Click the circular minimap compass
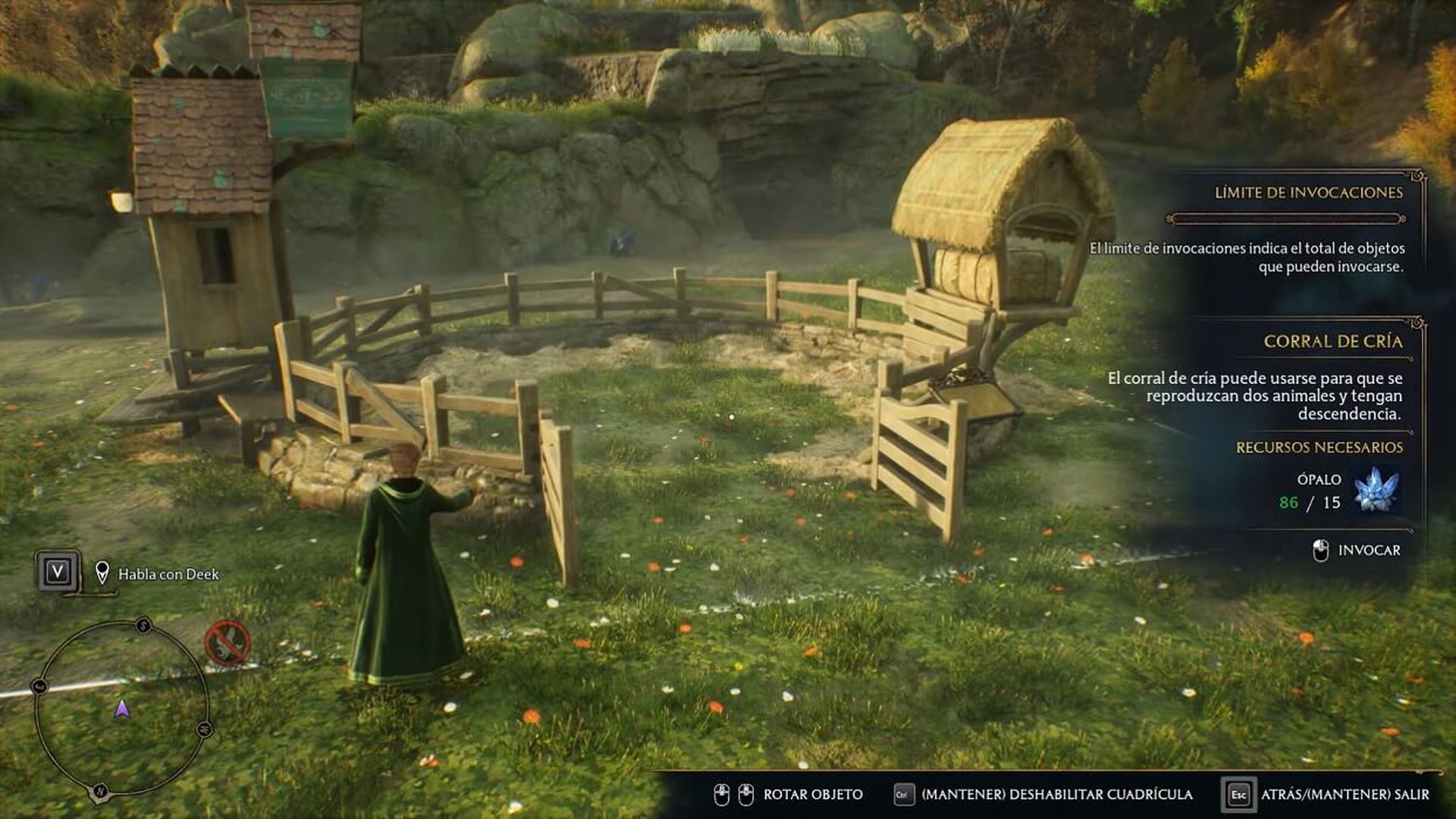Image resolution: width=1456 pixels, height=819 pixels. click(x=121, y=708)
